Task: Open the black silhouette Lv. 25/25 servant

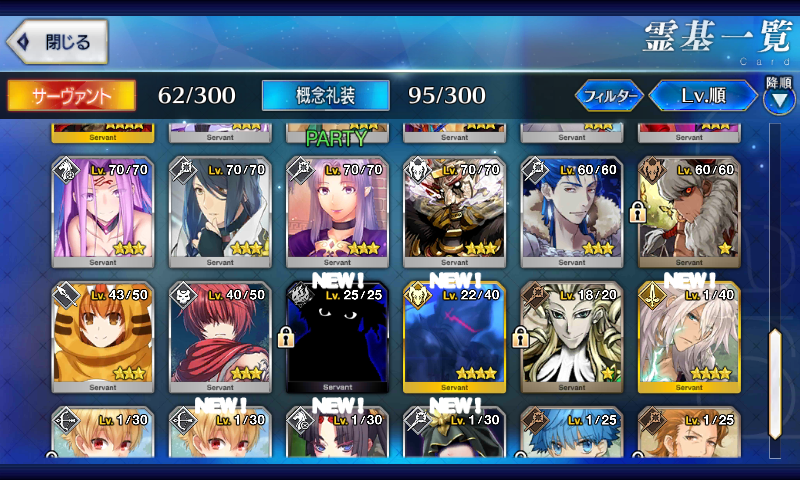Action: [x=337, y=337]
